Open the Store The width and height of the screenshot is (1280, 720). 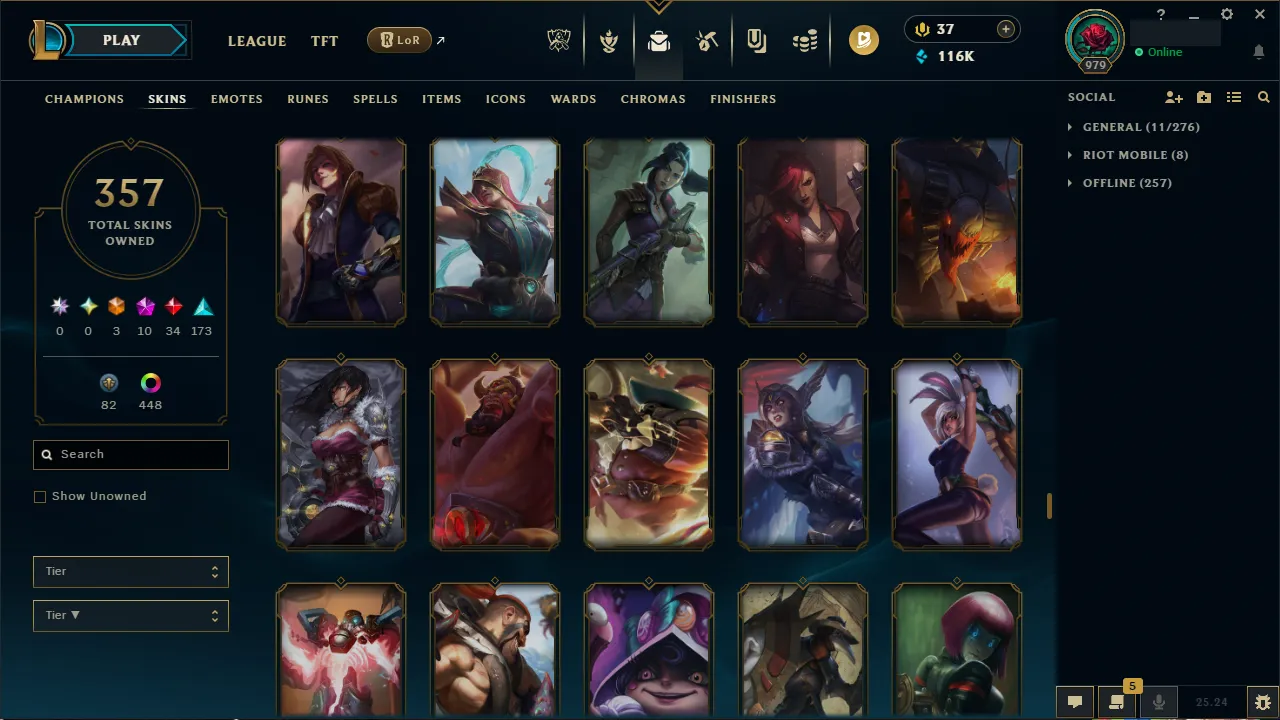point(804,41)
